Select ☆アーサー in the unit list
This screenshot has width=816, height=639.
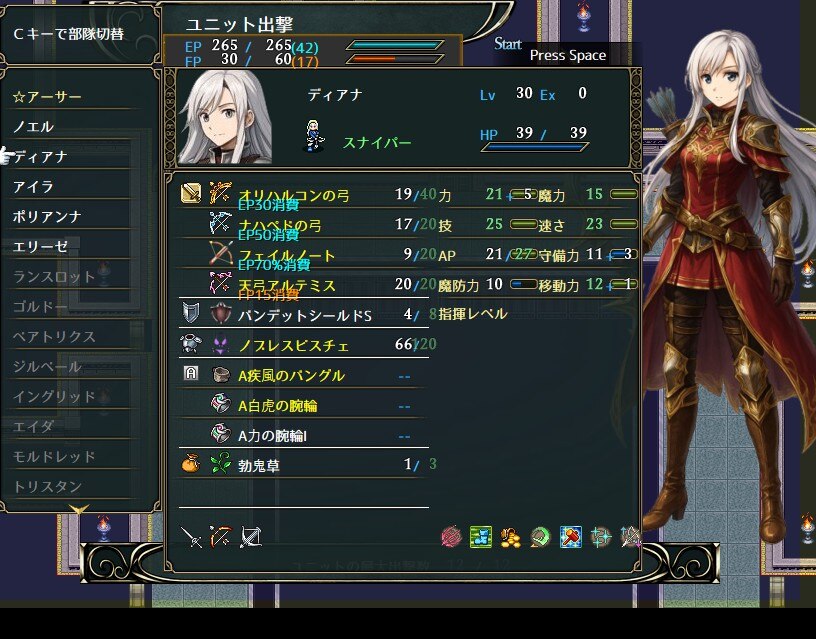coord(48,97)
